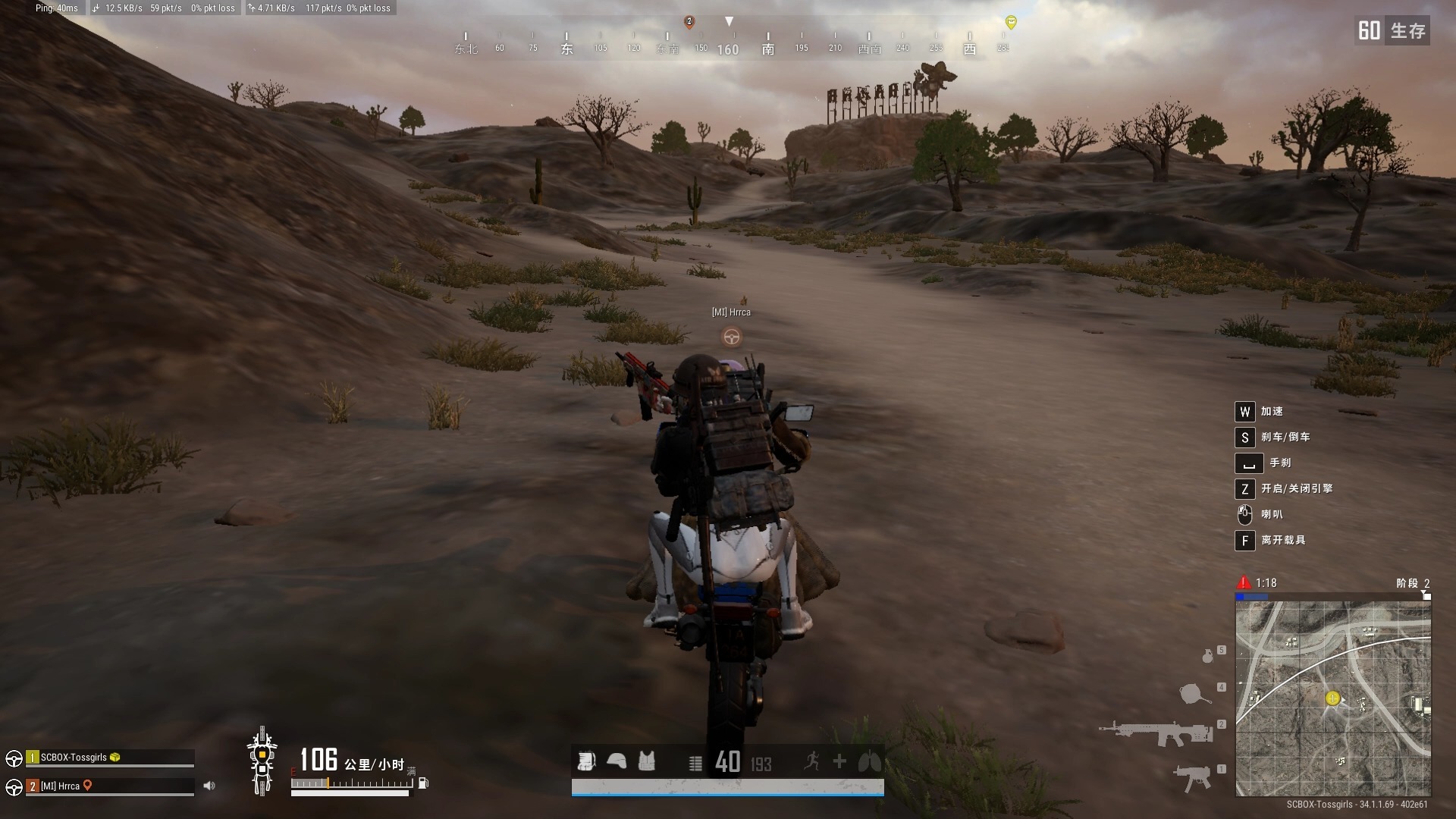The width and height of the screenshot is (1456, 819).
Task: Open the minimap in the corner
Action: click(1333, 698)
